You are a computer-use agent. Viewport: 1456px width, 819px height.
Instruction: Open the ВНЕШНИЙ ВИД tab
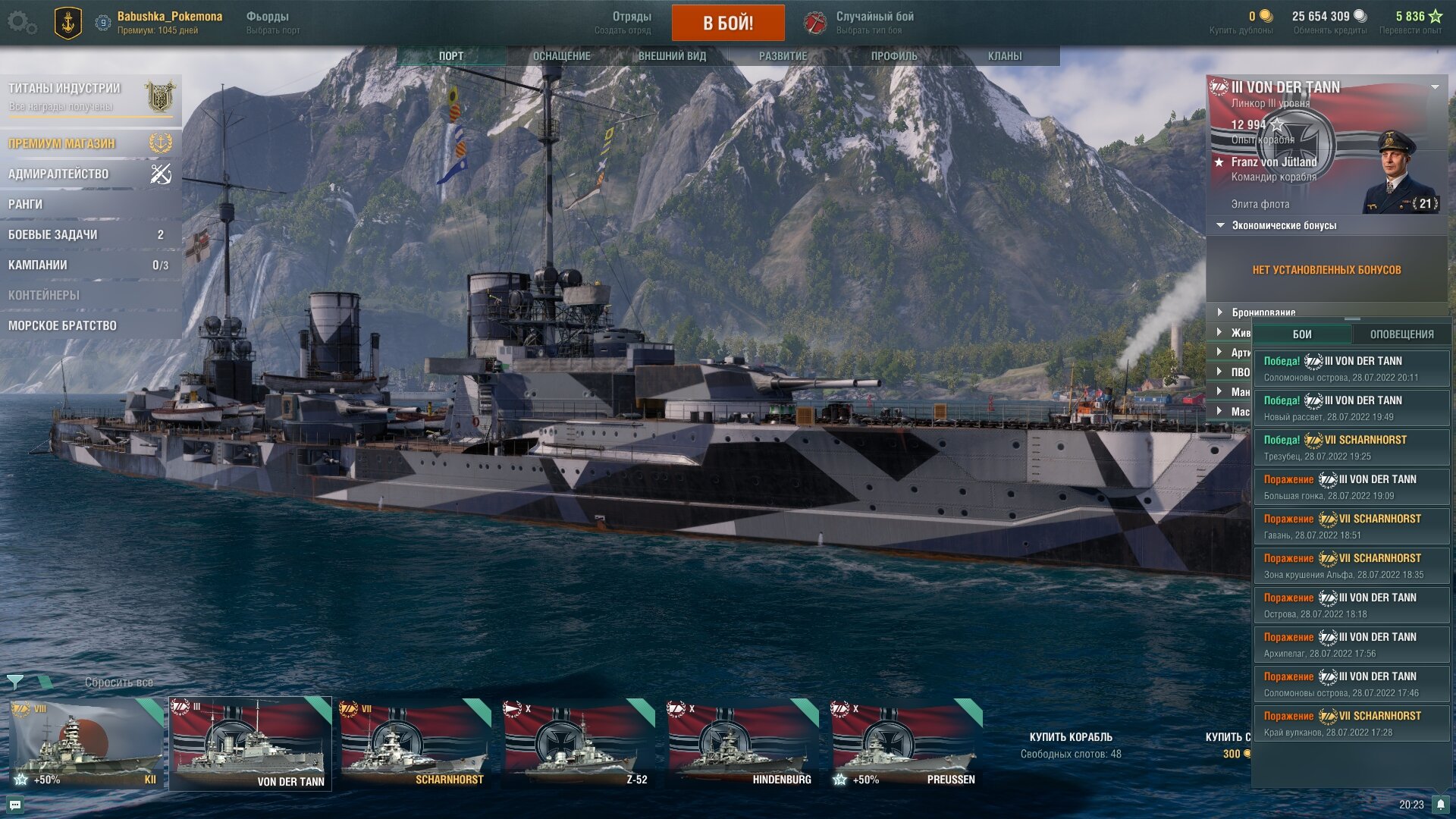672,56
